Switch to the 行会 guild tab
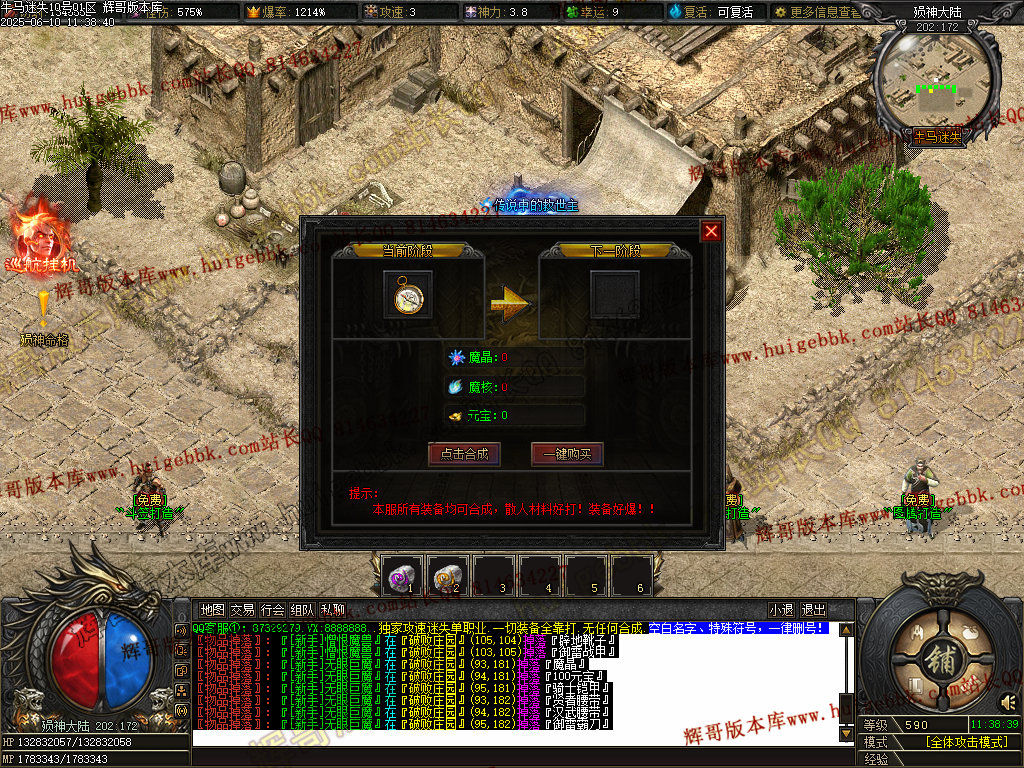Viewport: 1024px width, 768px height. point(272,609)
